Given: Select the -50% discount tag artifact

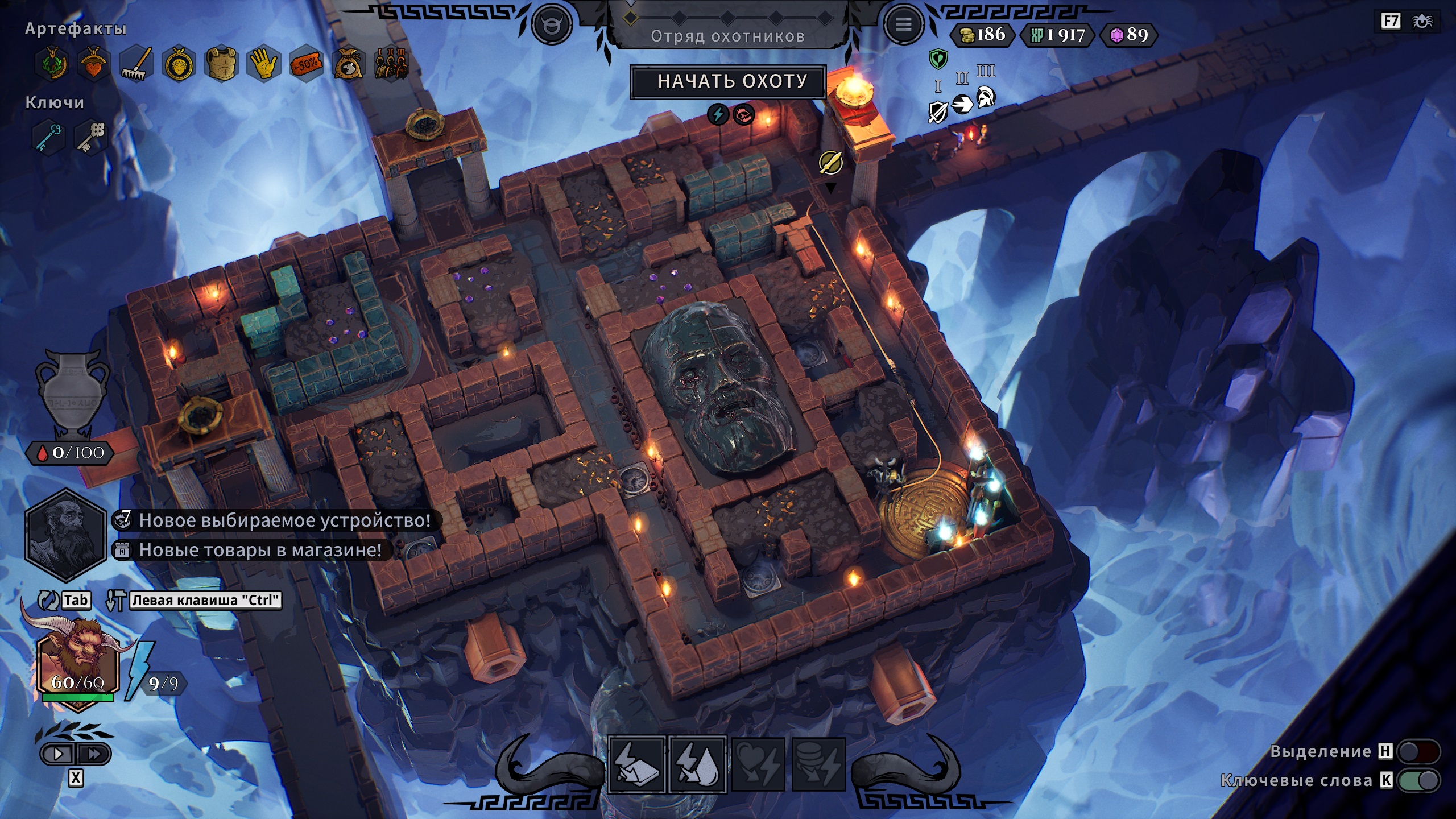Looking at the screenshot, I should pyautogui.click(x=306, y=64).
